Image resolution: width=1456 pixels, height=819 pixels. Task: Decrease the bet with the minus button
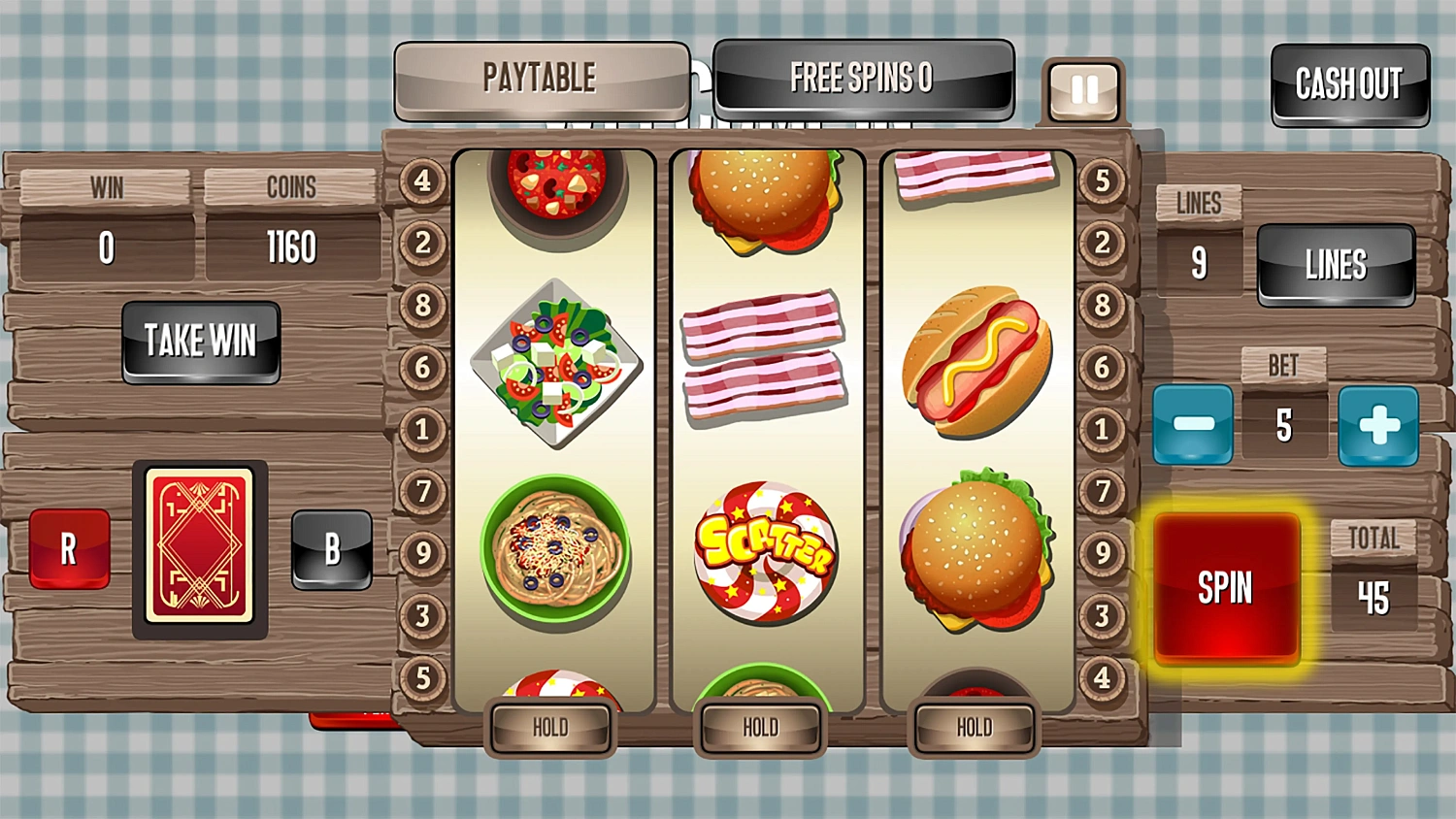point(1192,424)
